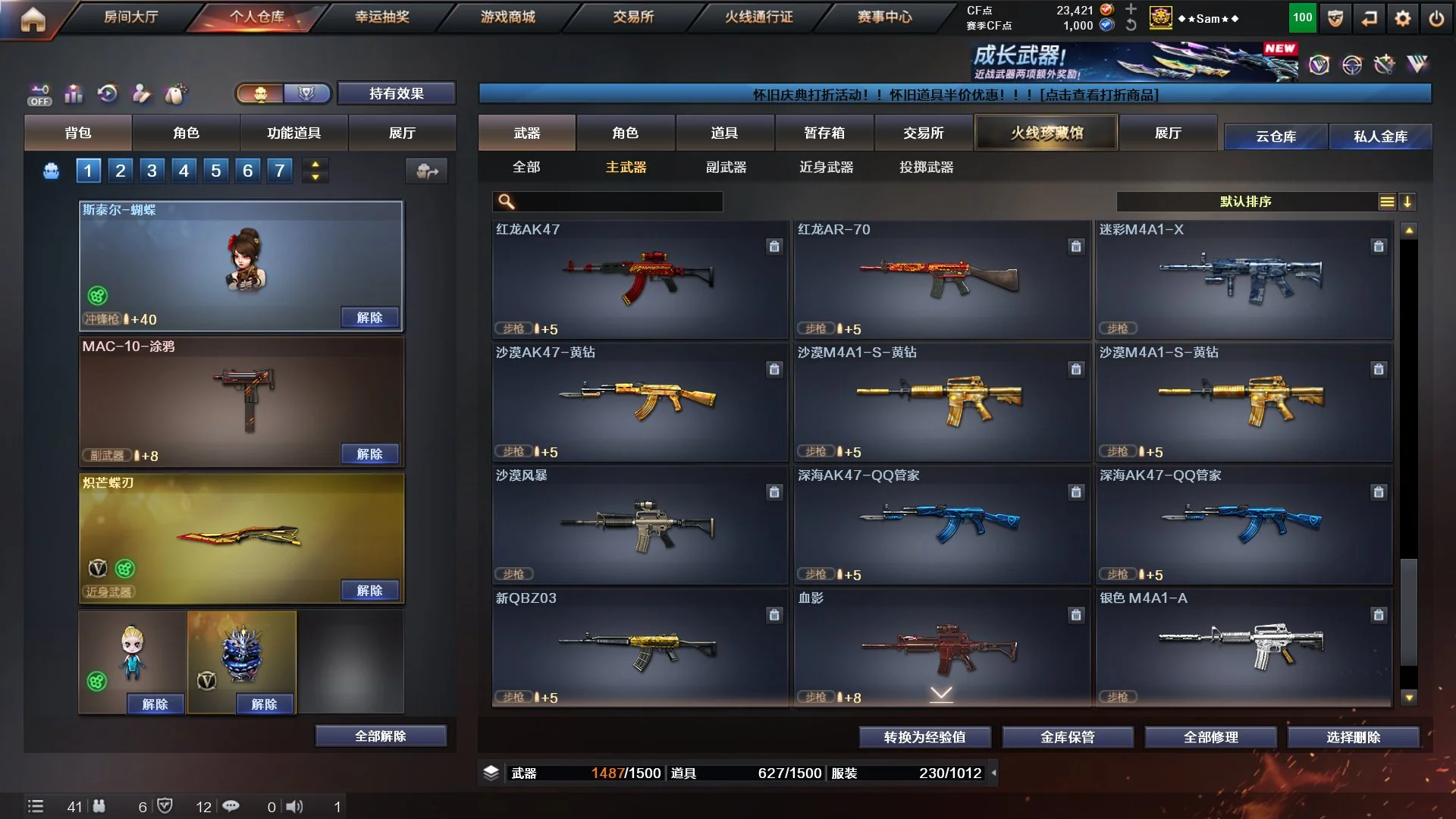Open the 房间大厅 lobby menu
This screenshot has width=1456, height=819.
click(x=130, y=17)
